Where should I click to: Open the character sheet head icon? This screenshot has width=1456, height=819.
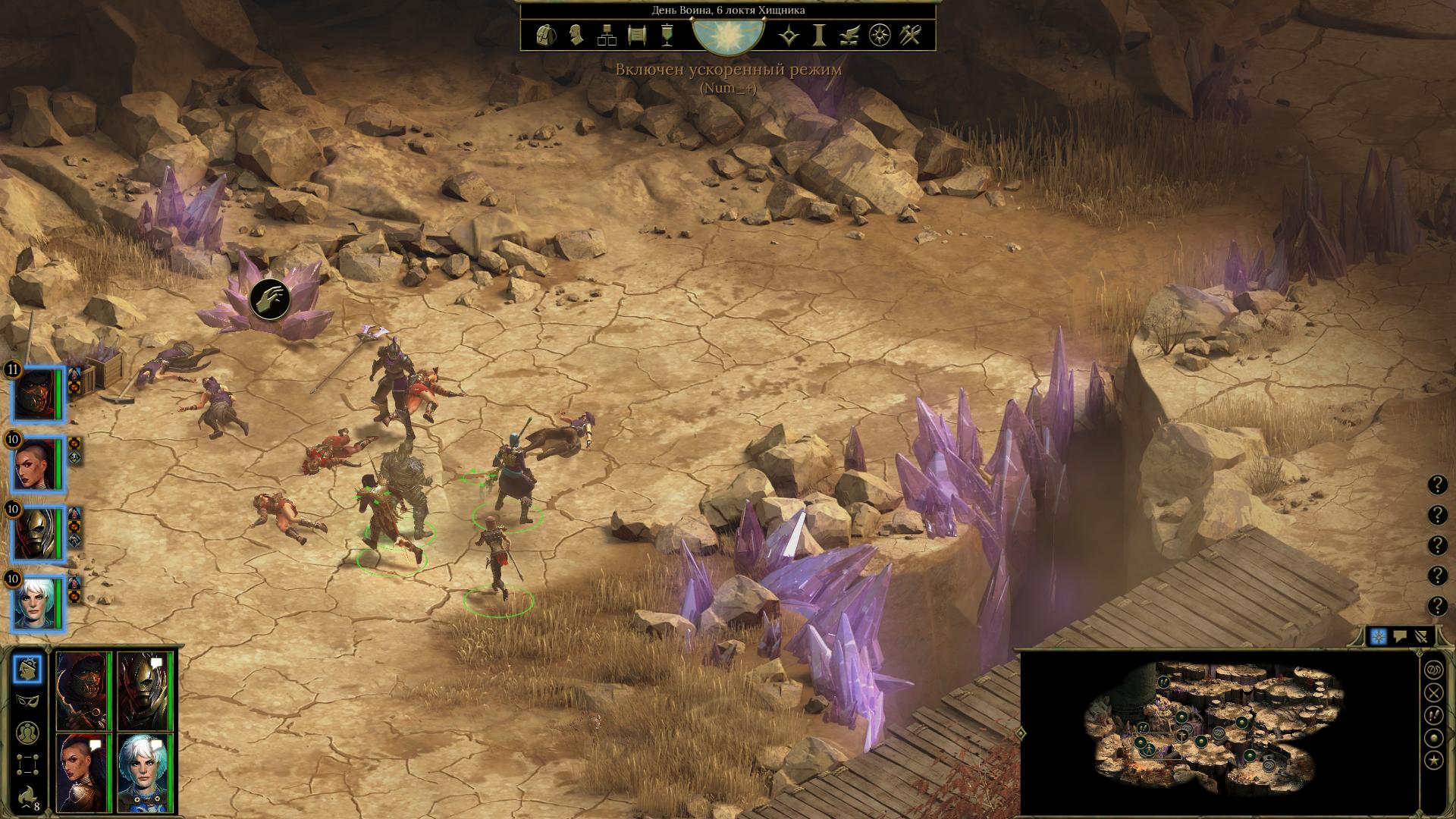point(576,36)
